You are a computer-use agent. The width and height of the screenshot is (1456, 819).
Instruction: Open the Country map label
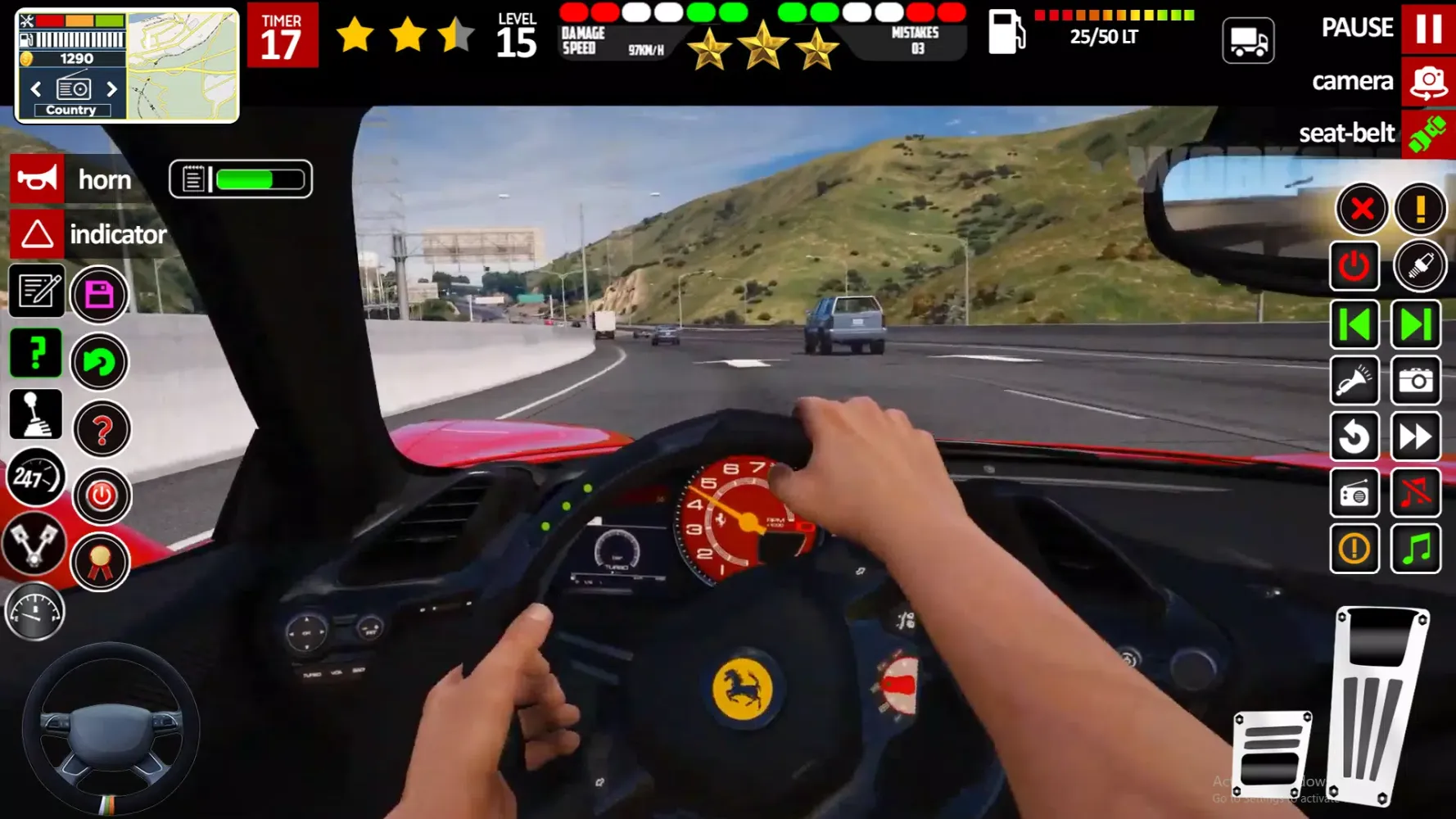71,109
